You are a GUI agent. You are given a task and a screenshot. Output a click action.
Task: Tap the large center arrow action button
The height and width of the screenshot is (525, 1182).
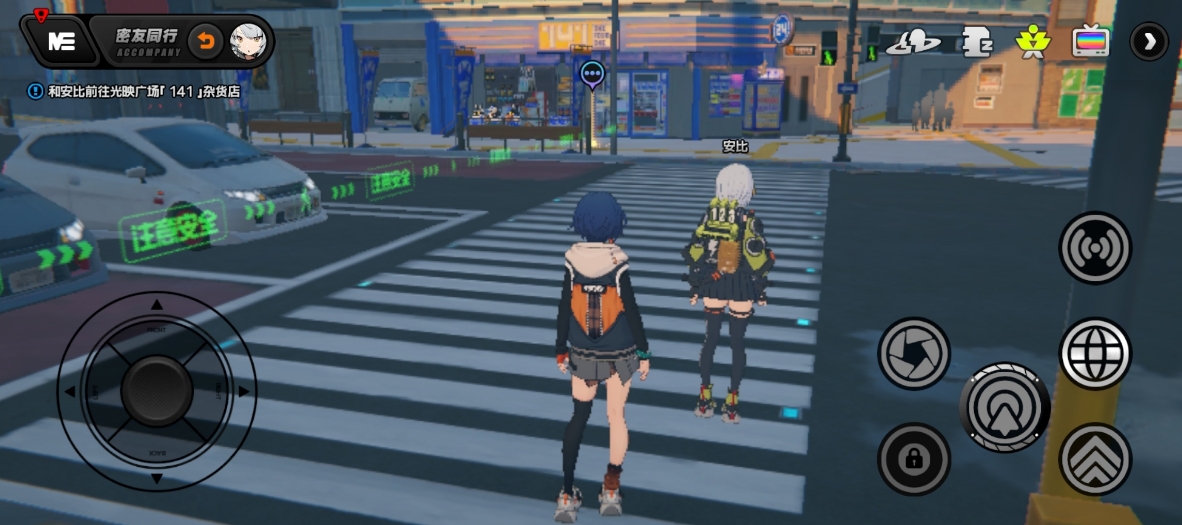click(x=1004, y=408)
